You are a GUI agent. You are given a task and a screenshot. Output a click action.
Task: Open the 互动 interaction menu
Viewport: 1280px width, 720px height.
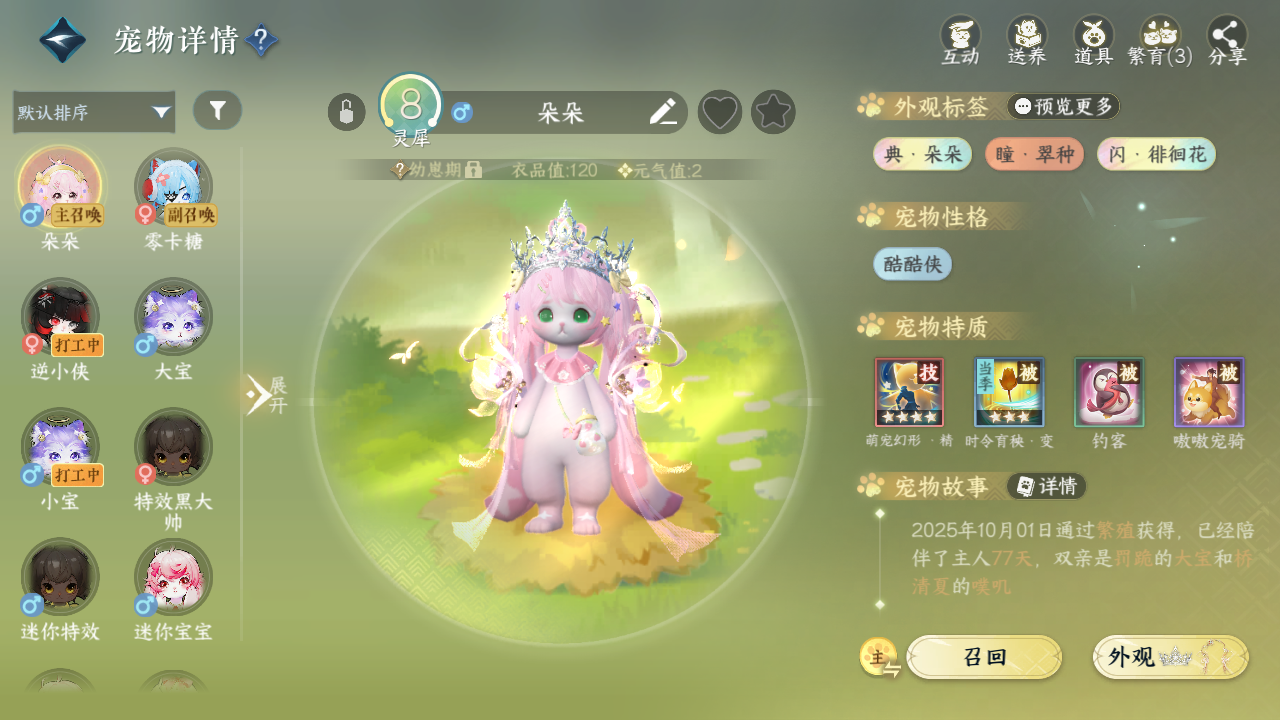[960, 40]
